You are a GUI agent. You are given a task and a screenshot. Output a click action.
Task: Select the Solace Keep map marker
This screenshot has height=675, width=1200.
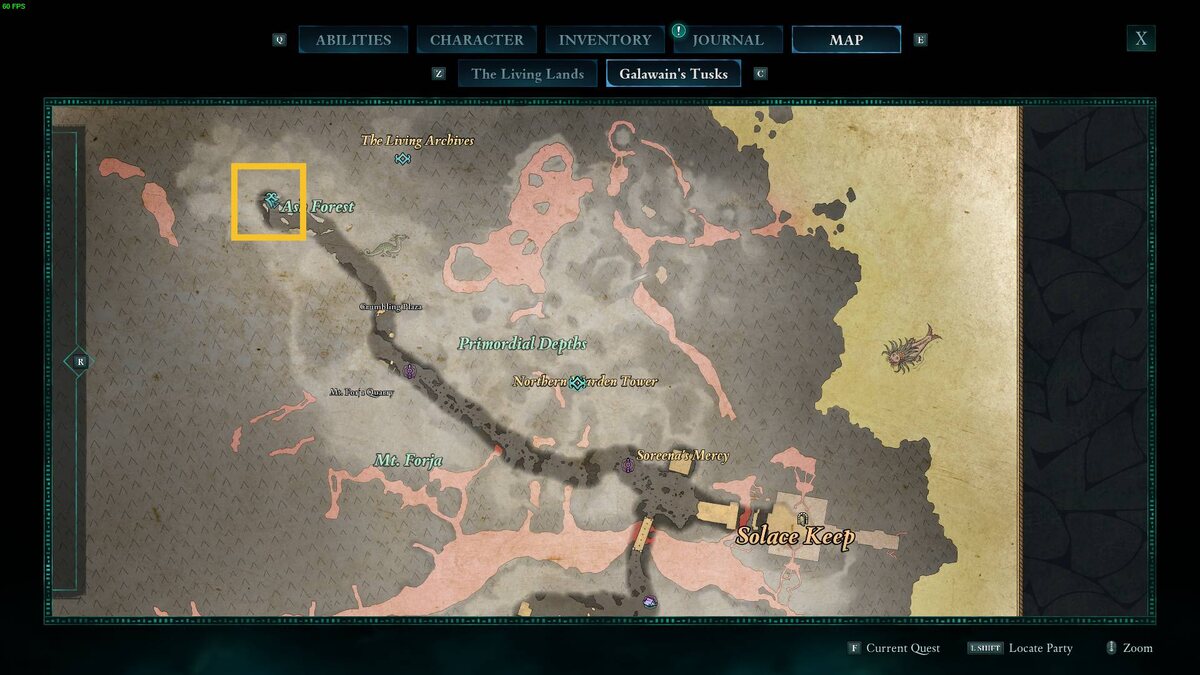click(802, 518)
